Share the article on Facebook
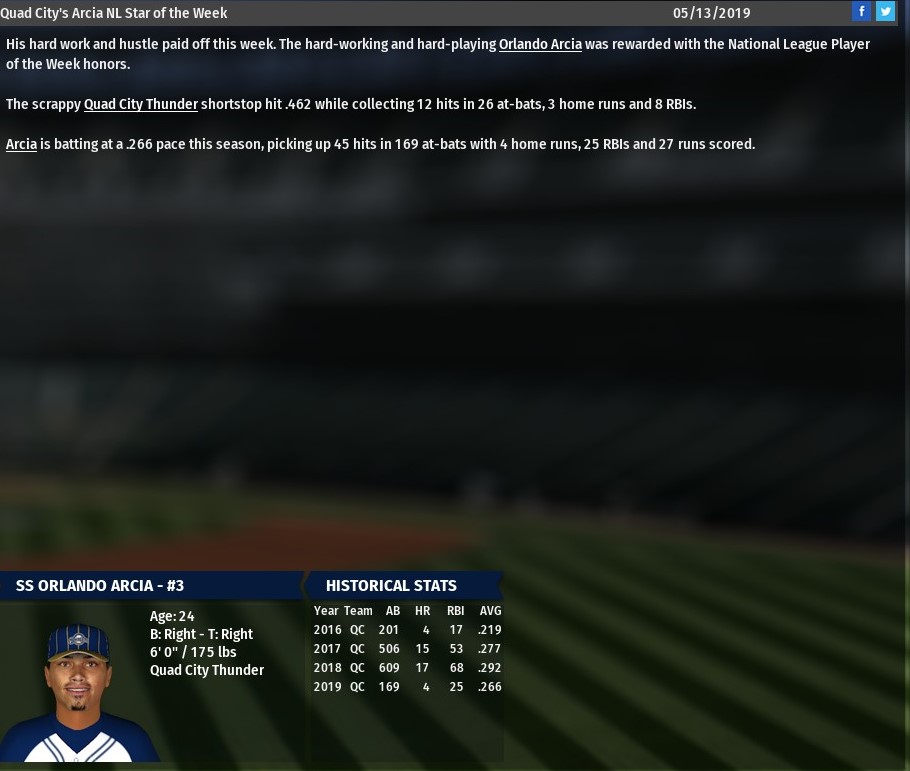This screenshot has width=910, height=771. pos(861,11)
